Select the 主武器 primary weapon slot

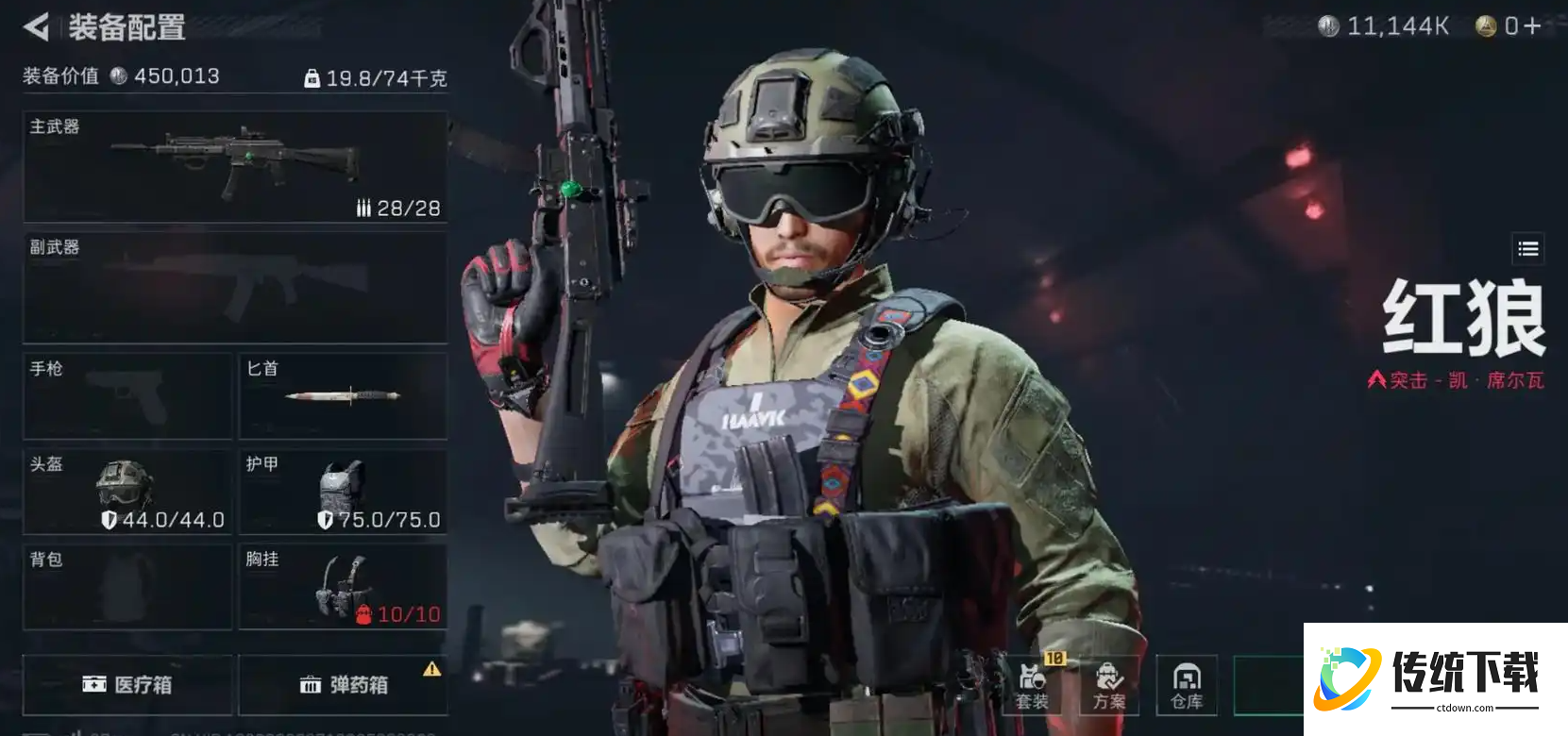click(x=235, y=167)
